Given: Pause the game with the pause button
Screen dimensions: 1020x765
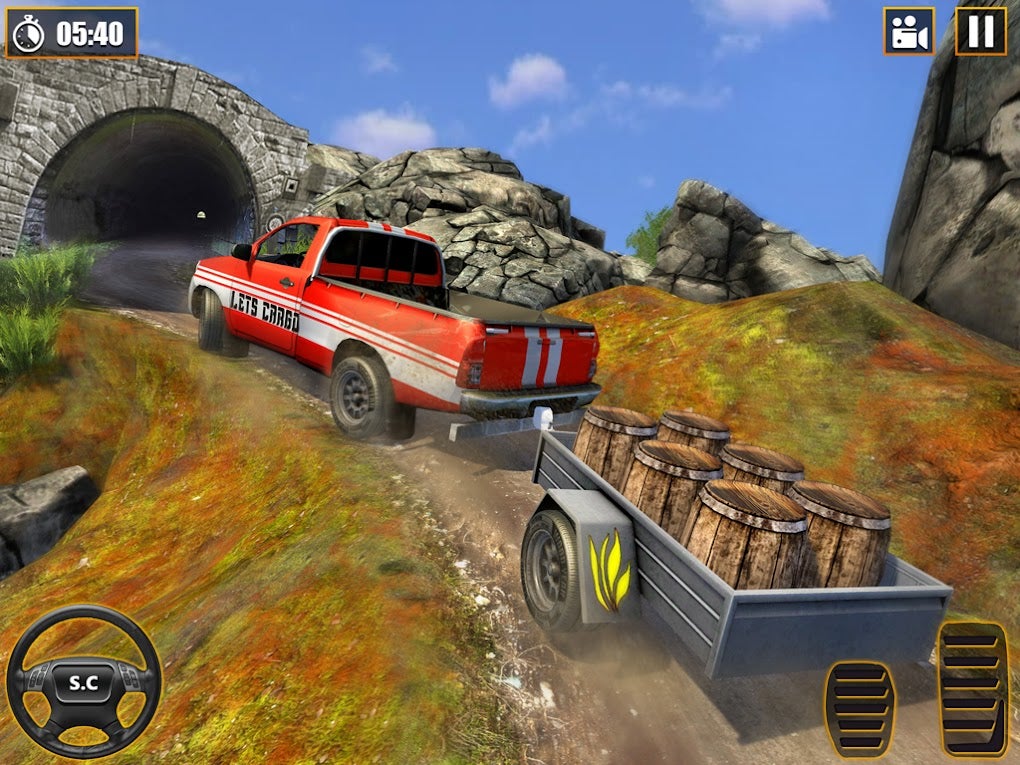Looking at the screenshot, I should click(x=981, y=31).
